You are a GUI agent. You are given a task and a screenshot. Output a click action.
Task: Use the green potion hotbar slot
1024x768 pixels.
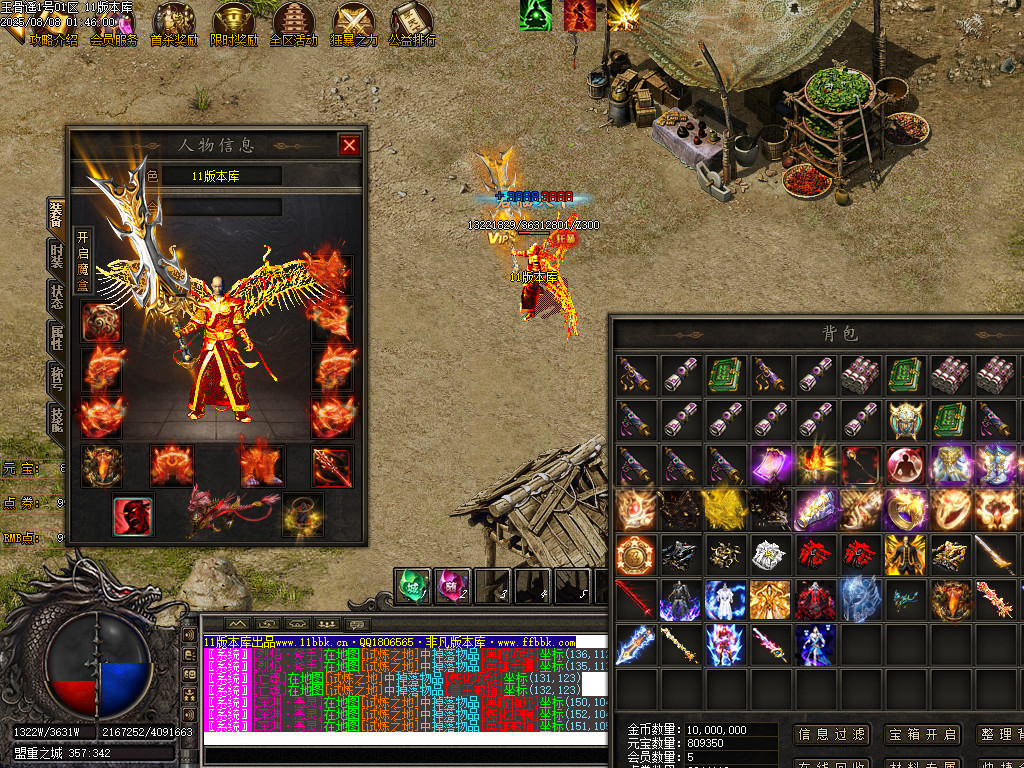coord(413,585)
